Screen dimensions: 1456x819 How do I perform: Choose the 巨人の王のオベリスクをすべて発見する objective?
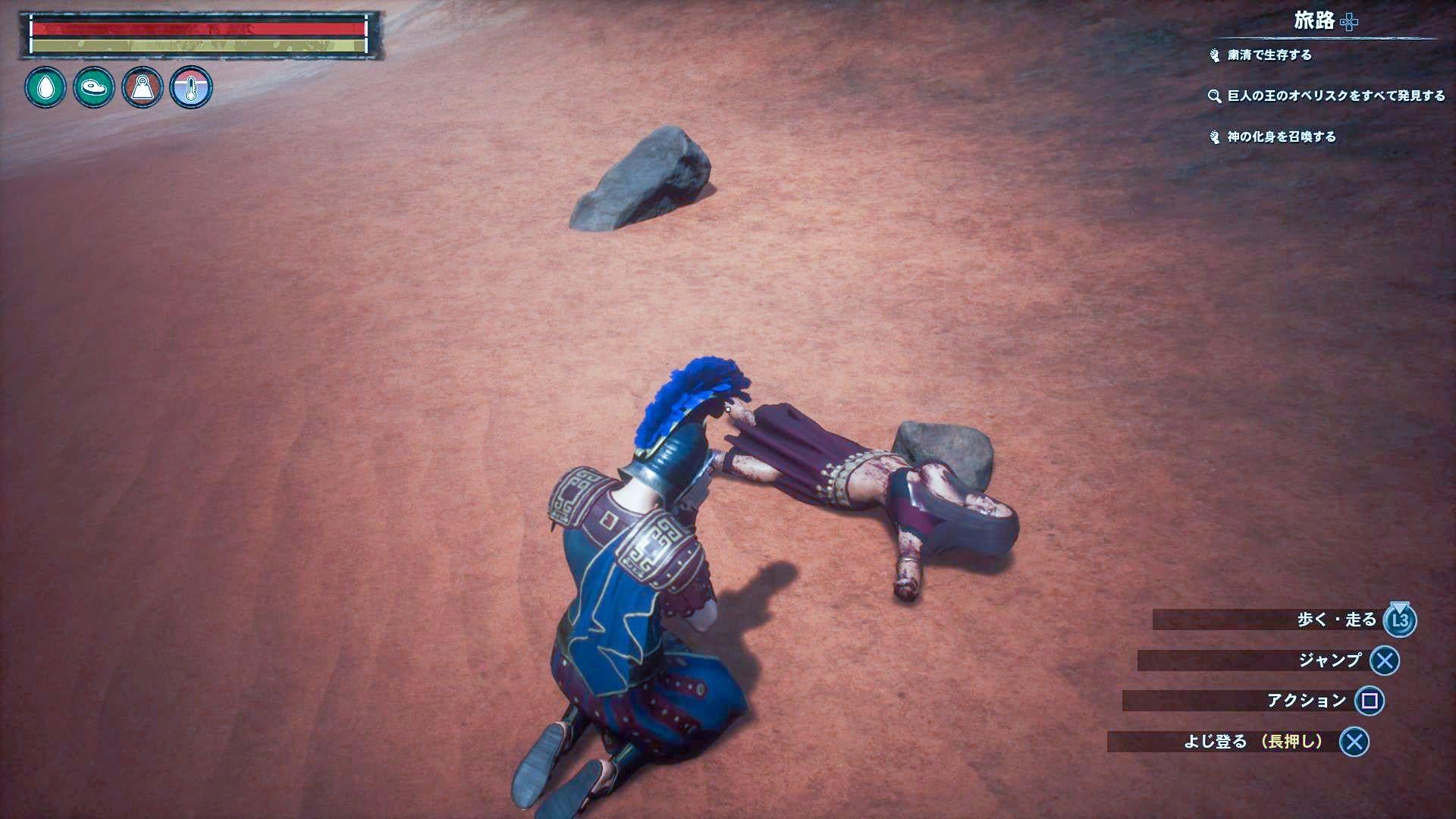click(x=1335, y=96)
